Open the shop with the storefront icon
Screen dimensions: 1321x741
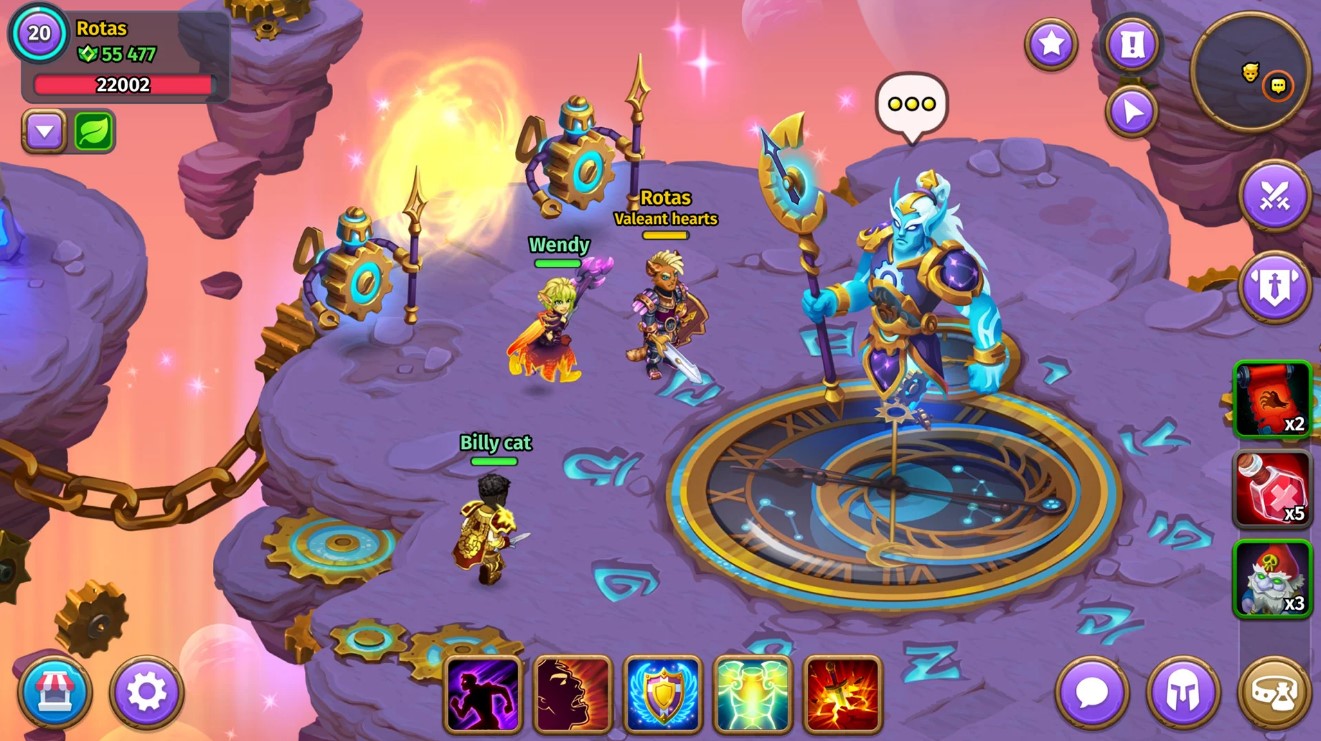click(x=55, y=692)
